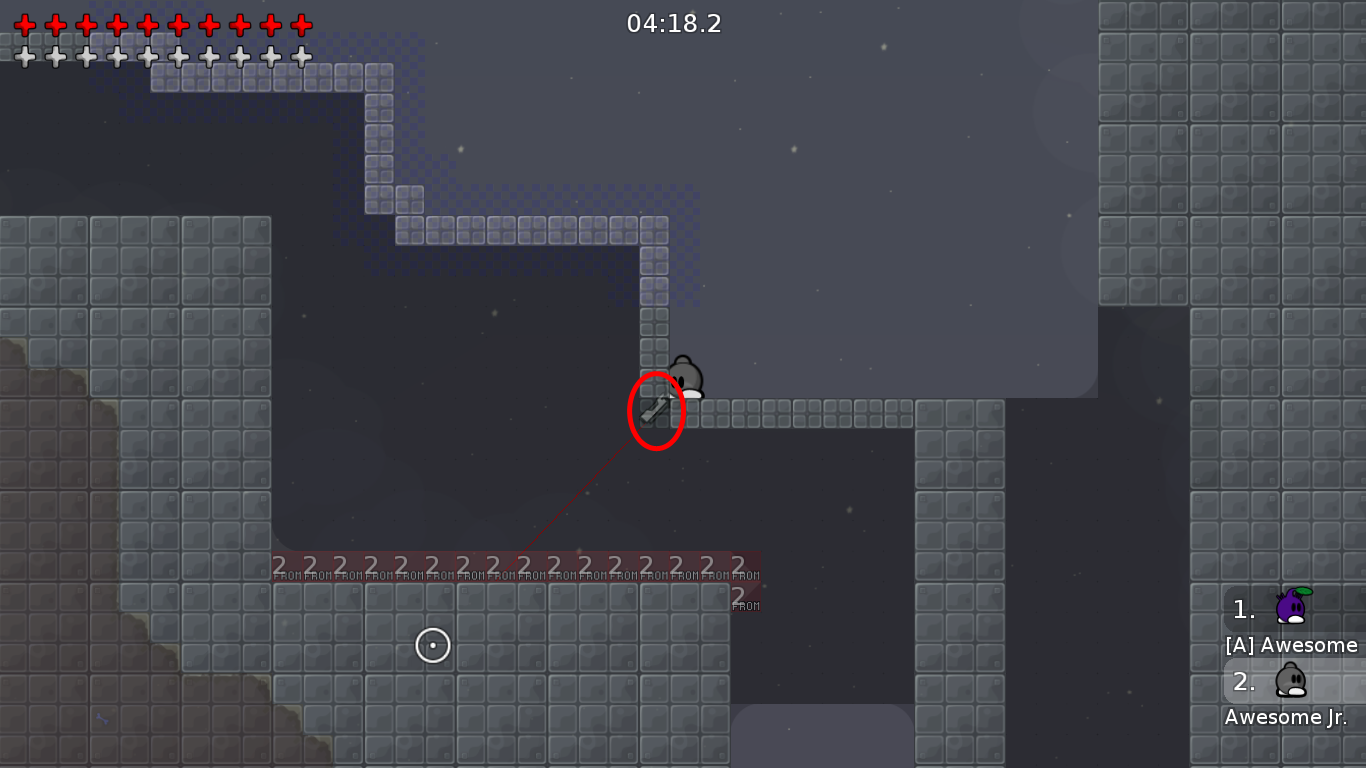Click the lone FROM tile below the teleporter row
The height and width of the screenshot is (768, 1366).
[744, 605]
